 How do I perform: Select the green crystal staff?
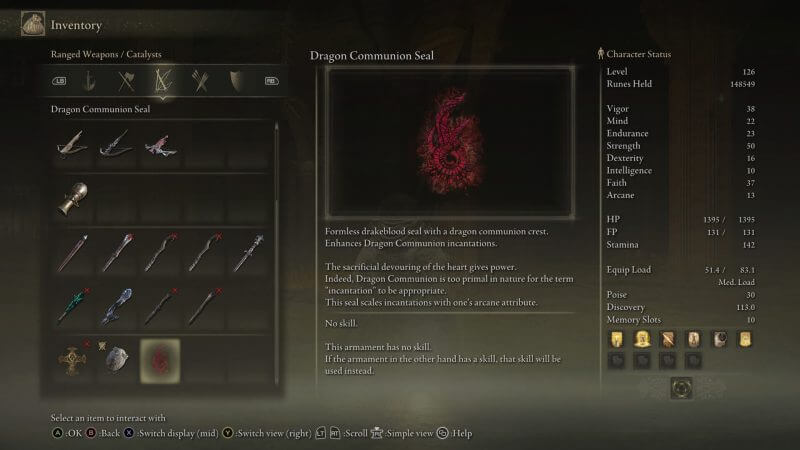click(x=73, y=306)
